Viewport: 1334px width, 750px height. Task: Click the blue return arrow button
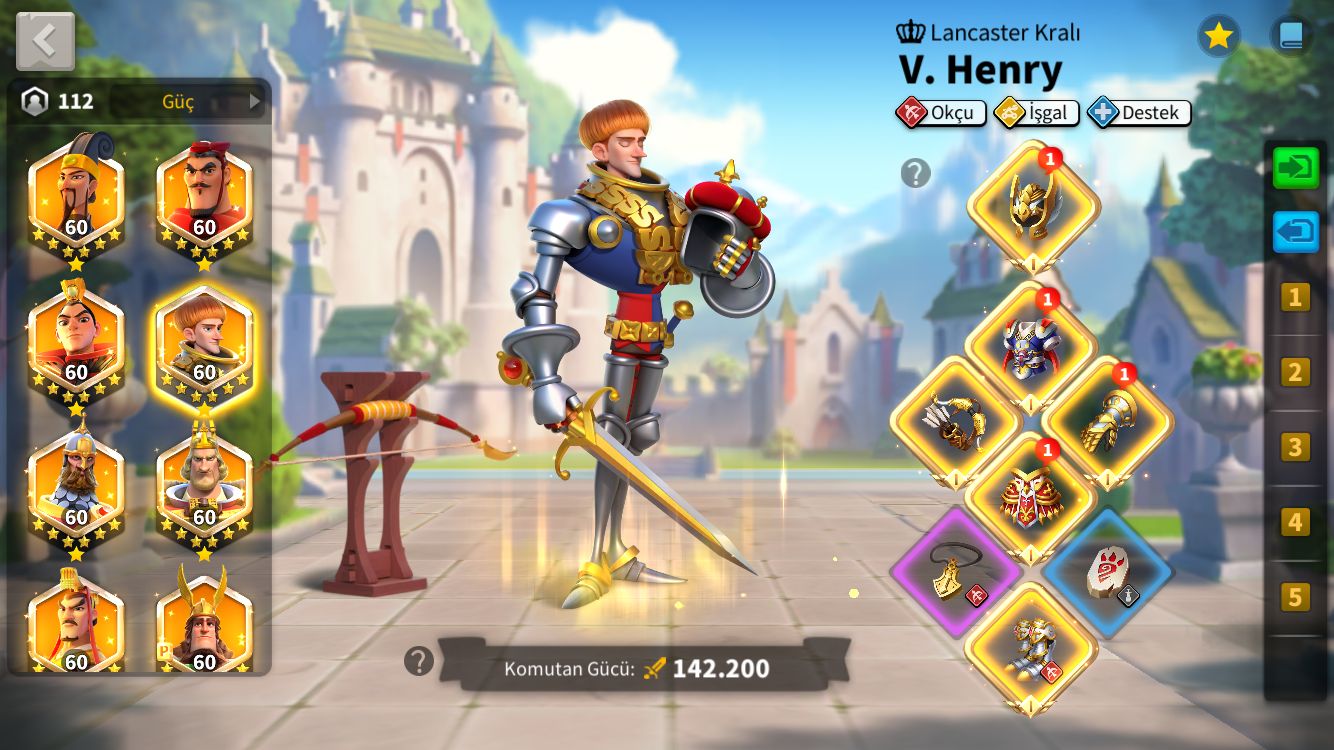tap(1295, 232)
